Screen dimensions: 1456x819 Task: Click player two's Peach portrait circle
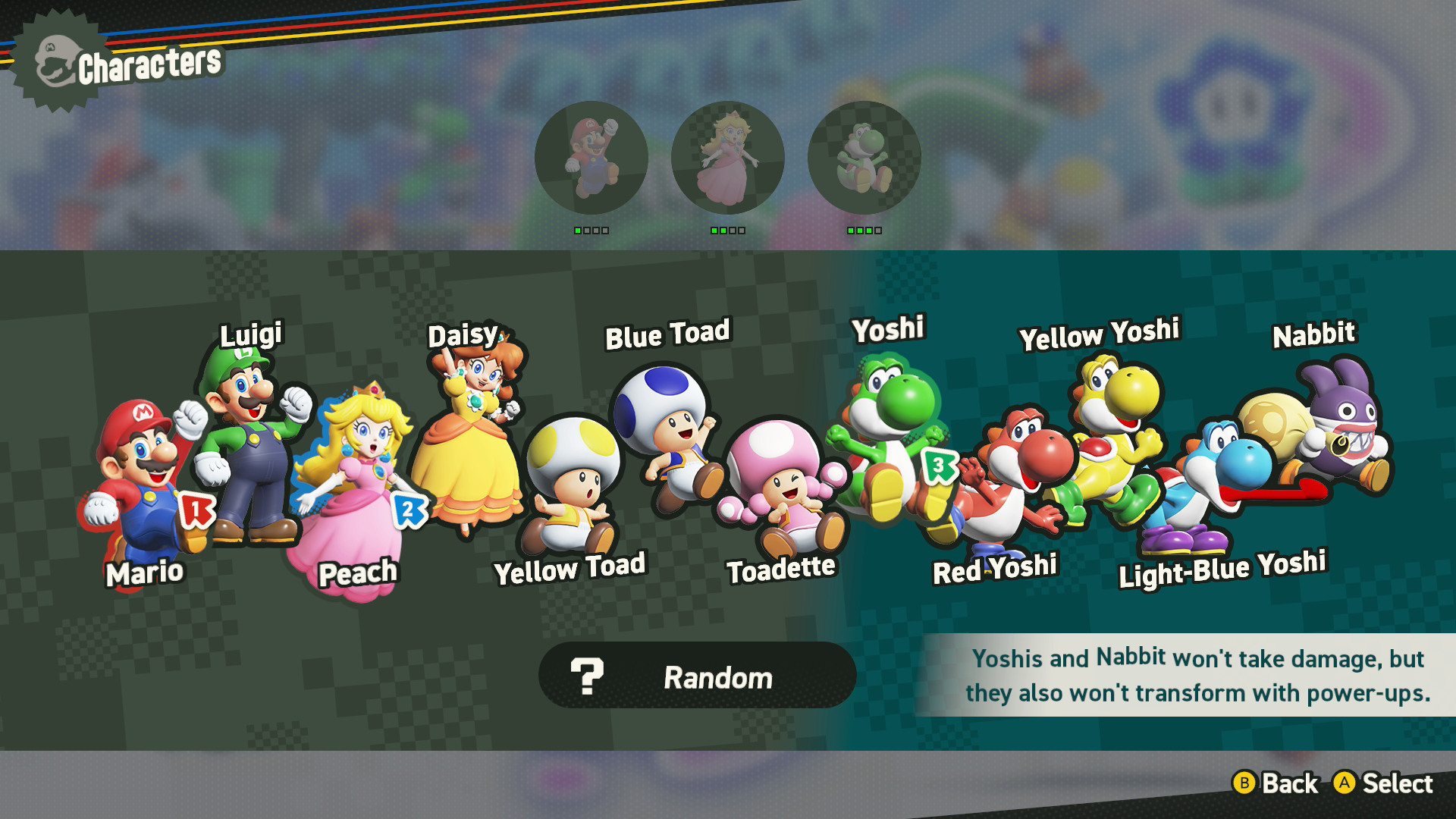(x=727, y=158)
